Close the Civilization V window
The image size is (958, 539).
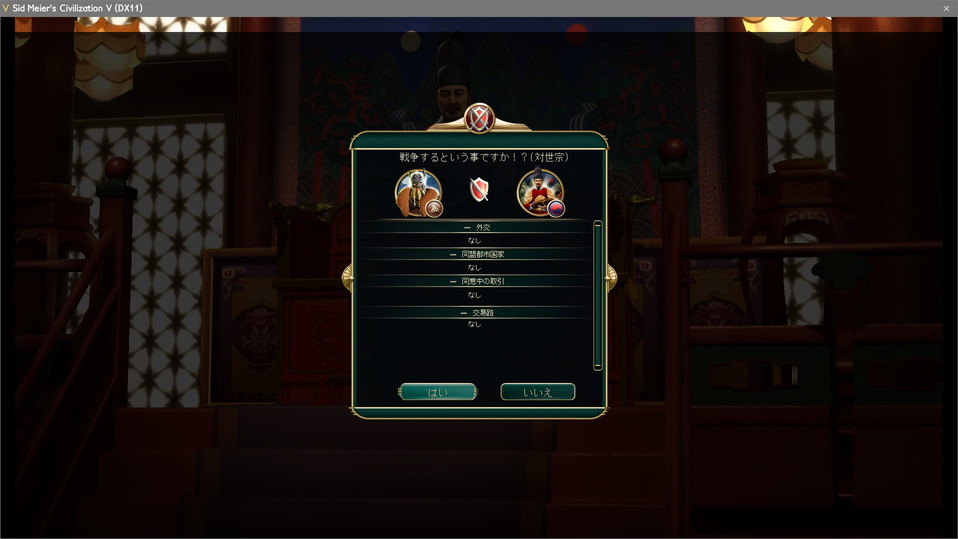click(x=946, y=8)
